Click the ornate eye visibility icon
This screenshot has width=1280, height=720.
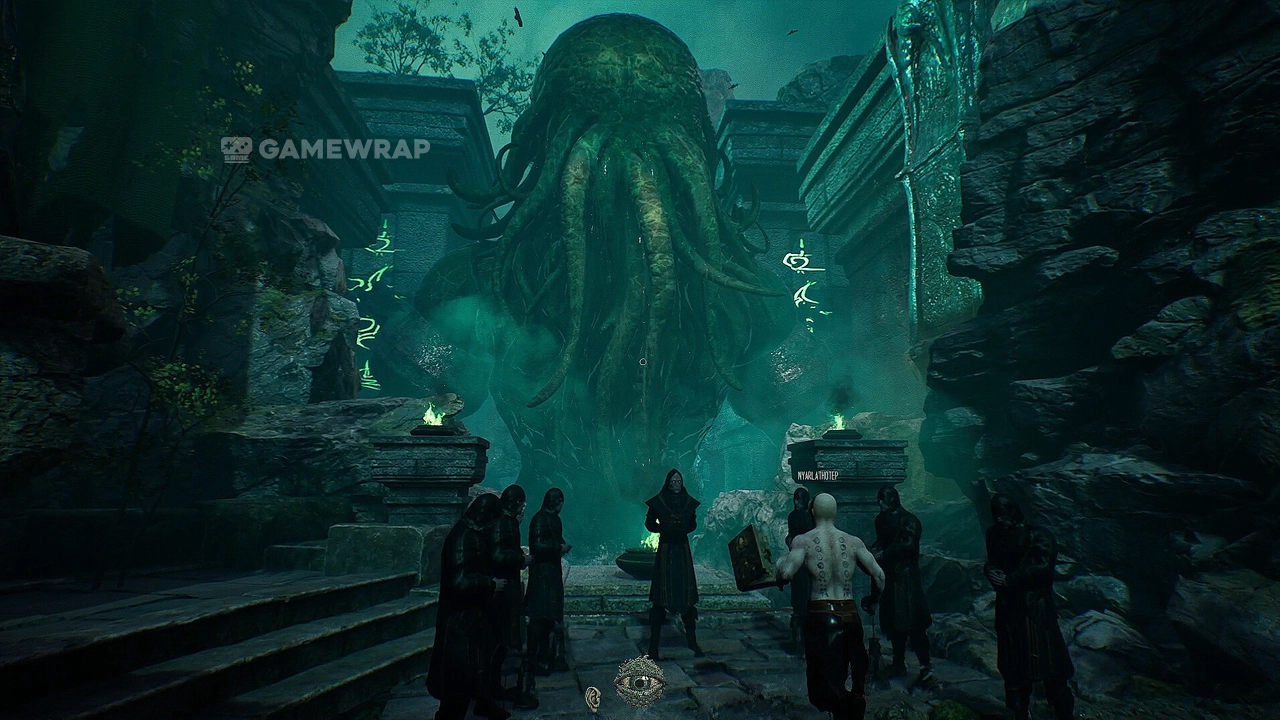pos(639,682)
